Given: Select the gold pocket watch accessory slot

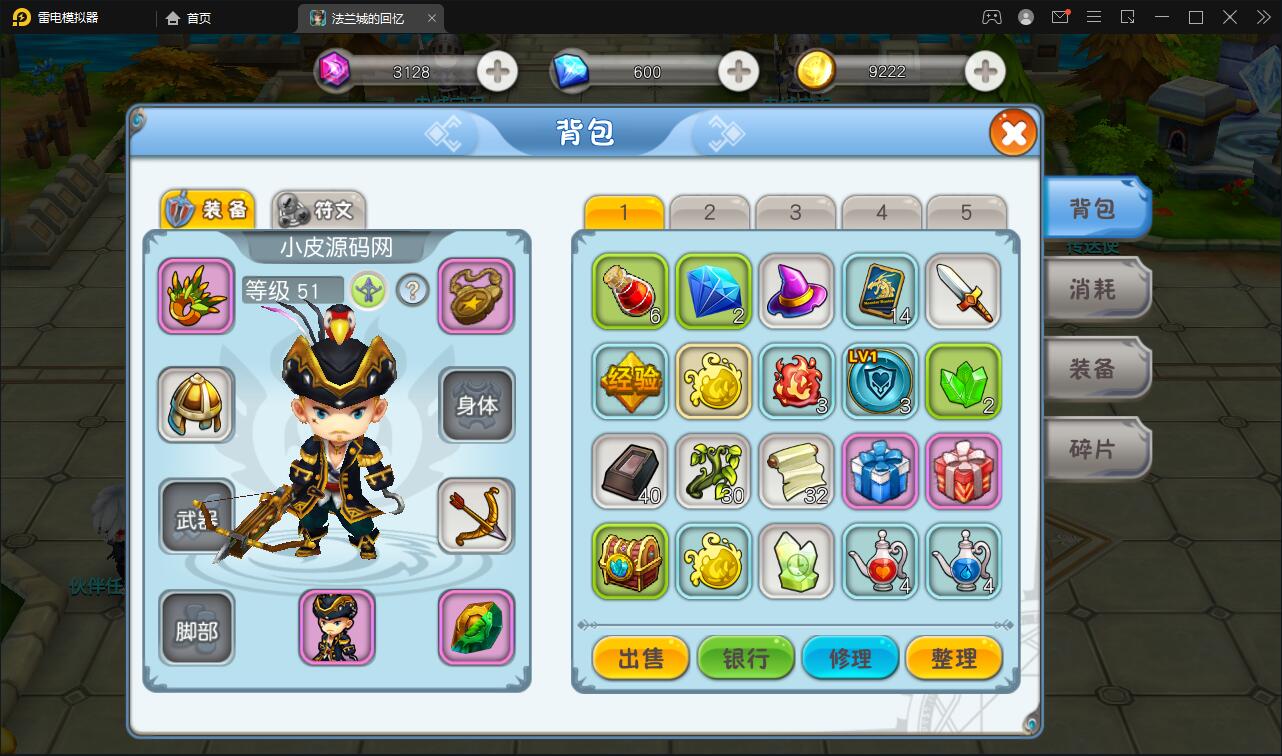Looking at the screenshot, I should [x=477, y=294].
